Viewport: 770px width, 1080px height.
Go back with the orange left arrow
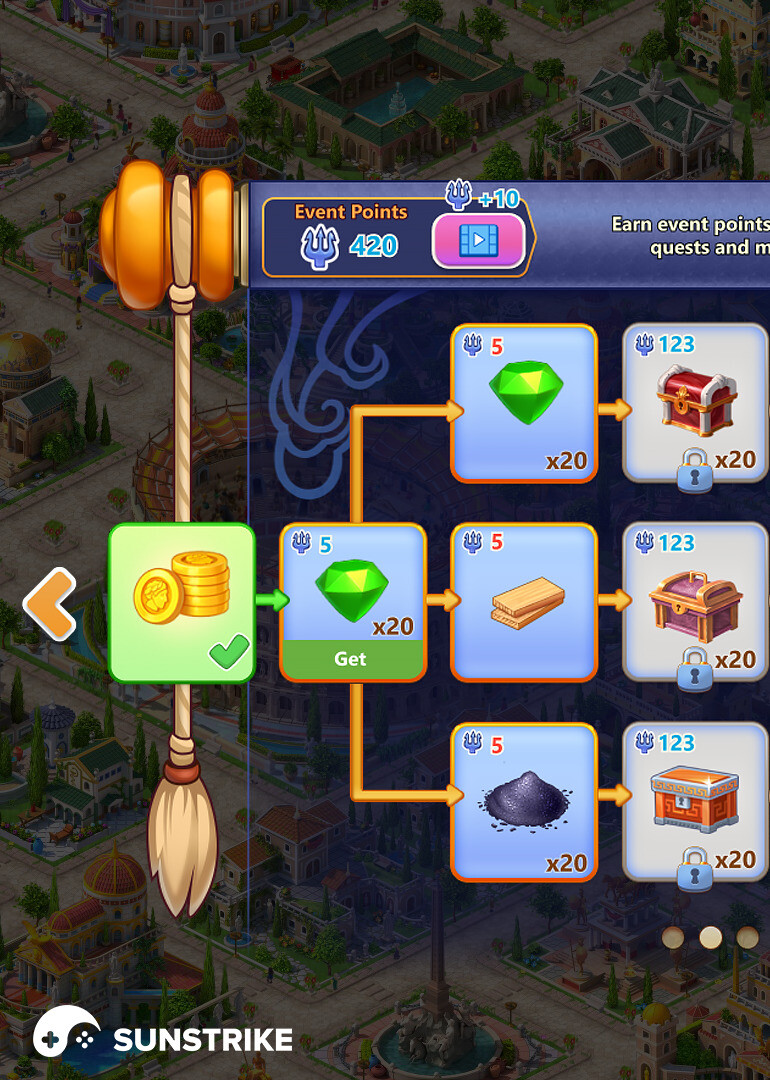coord(50,604)
